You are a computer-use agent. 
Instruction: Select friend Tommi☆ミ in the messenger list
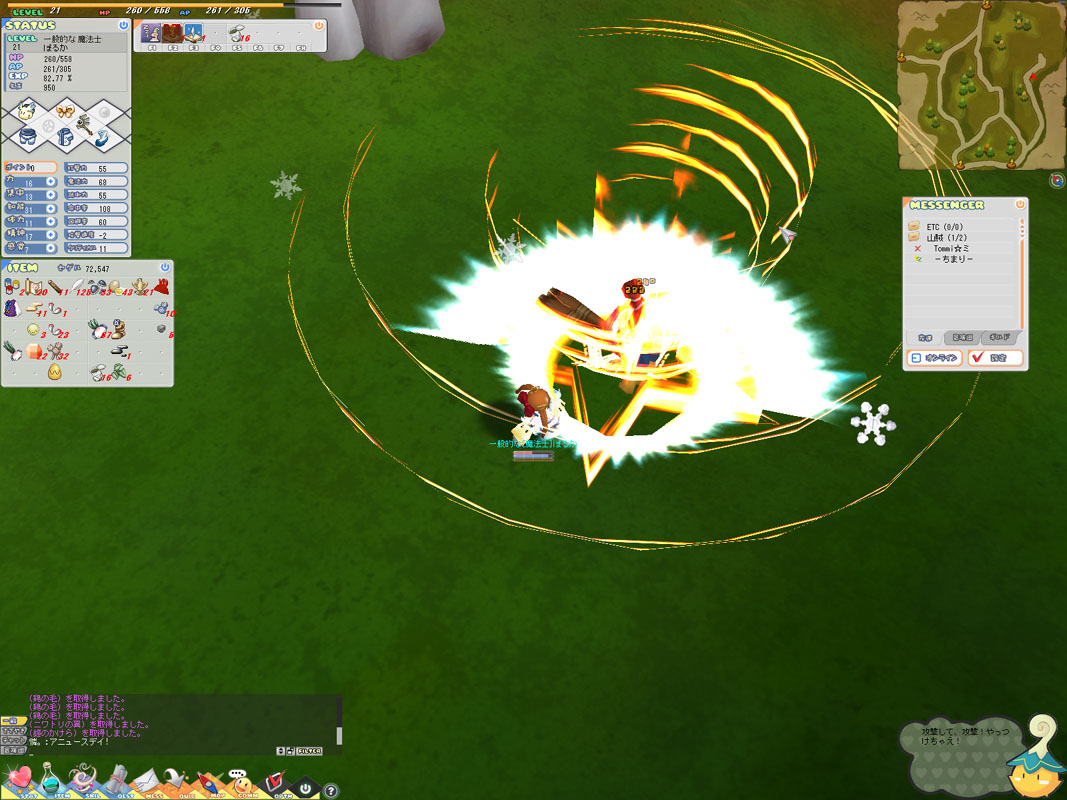952,248
